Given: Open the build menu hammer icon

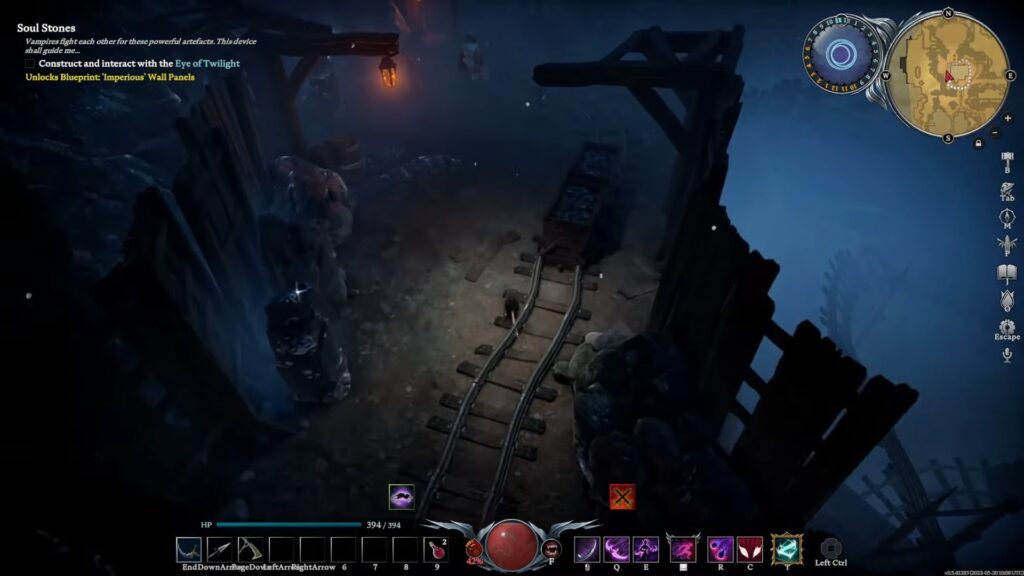Looking at the screenshot, I should pos(1007,160).
